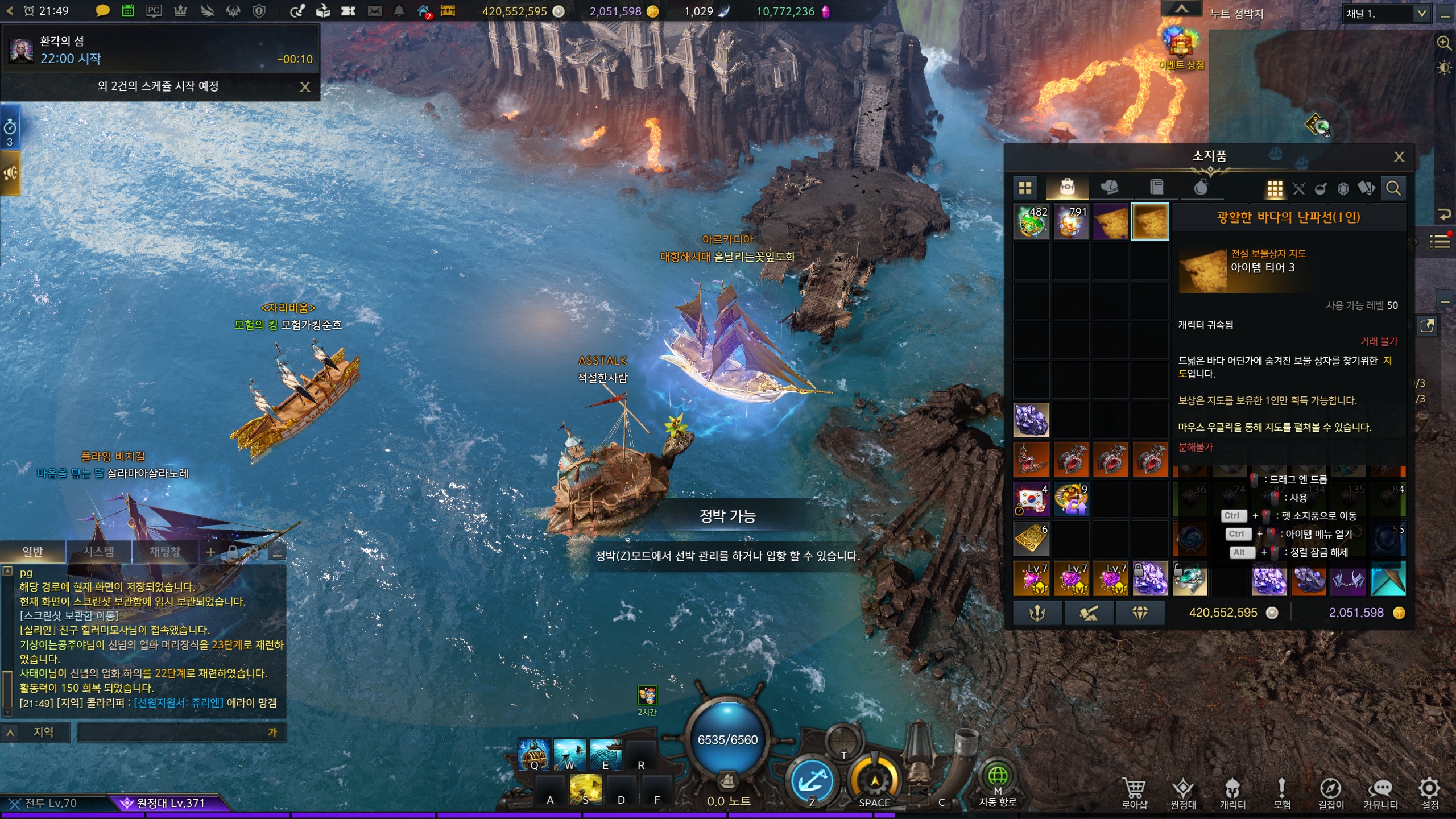Activate the anchor docking button

coord(812,783)
